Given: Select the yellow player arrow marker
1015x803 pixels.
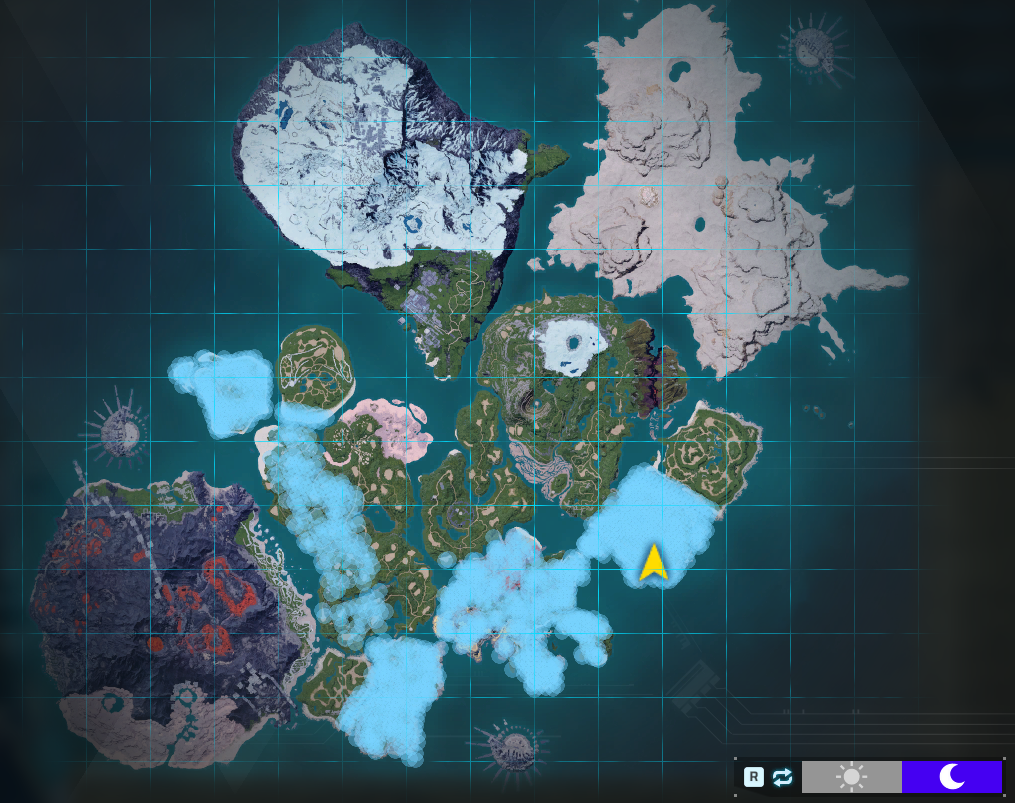Looking at the screenshot, I should pos(653,563).
